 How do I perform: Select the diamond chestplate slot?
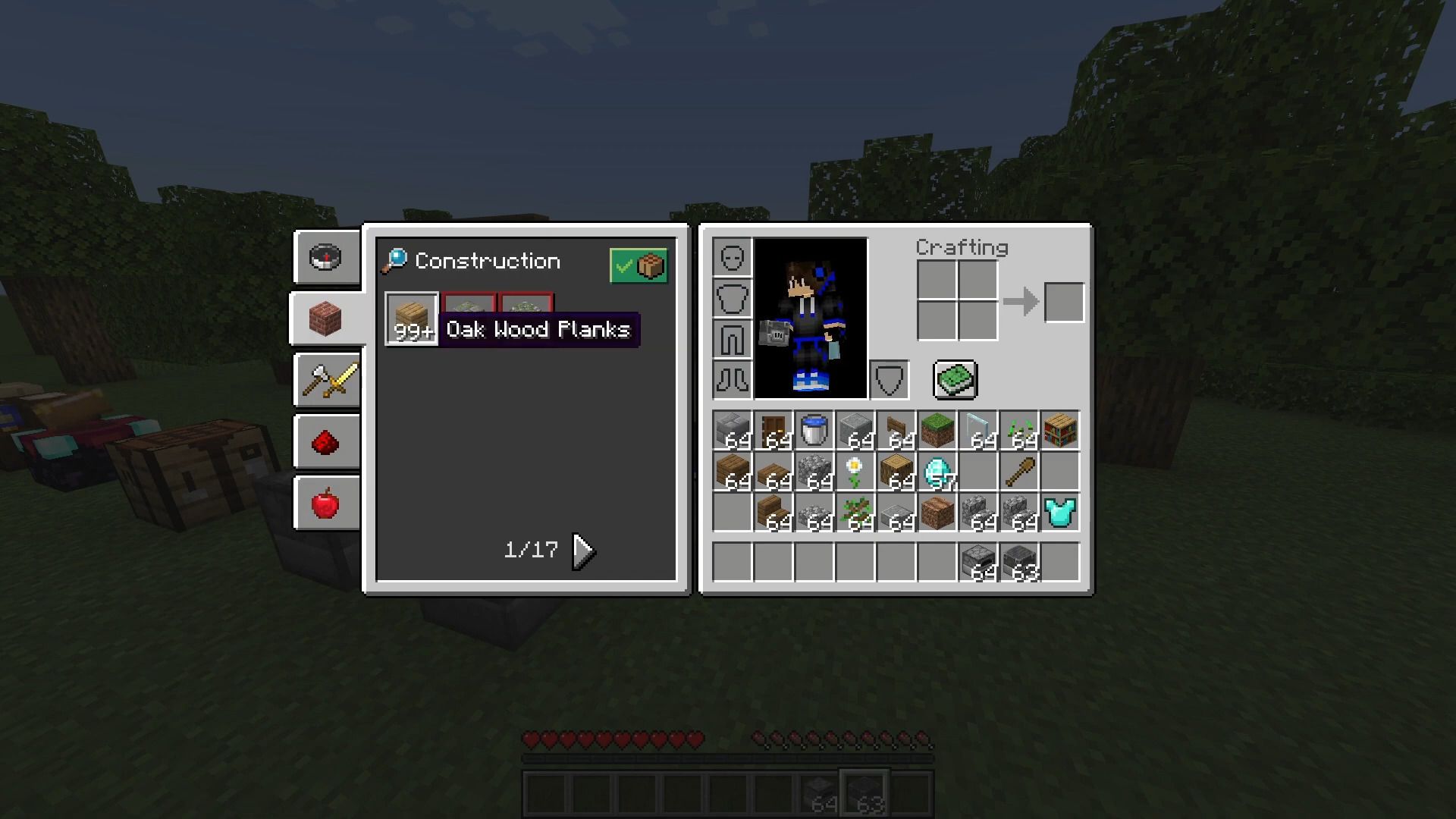coord(1059,512)
